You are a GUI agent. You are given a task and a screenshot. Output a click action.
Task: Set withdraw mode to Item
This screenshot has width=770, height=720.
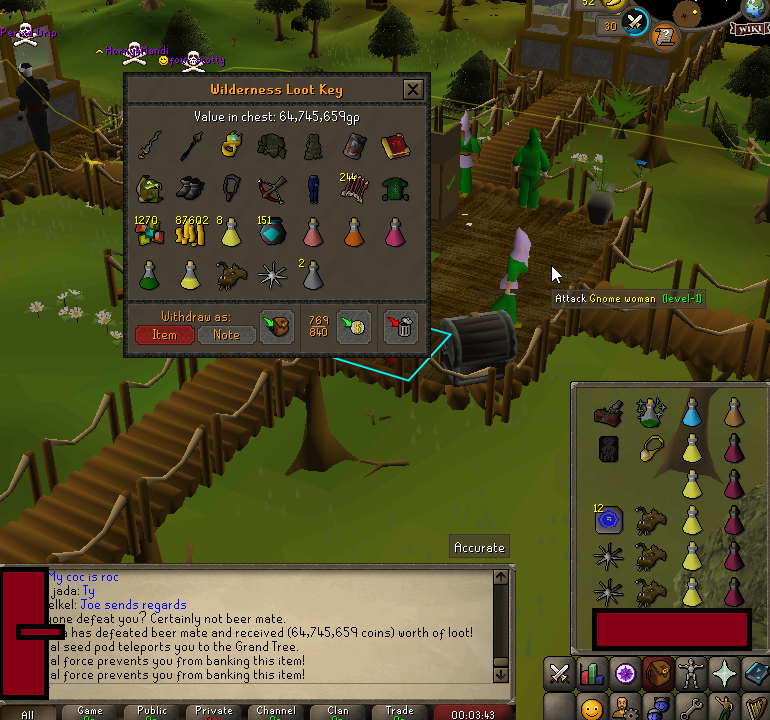click(164, 335)
